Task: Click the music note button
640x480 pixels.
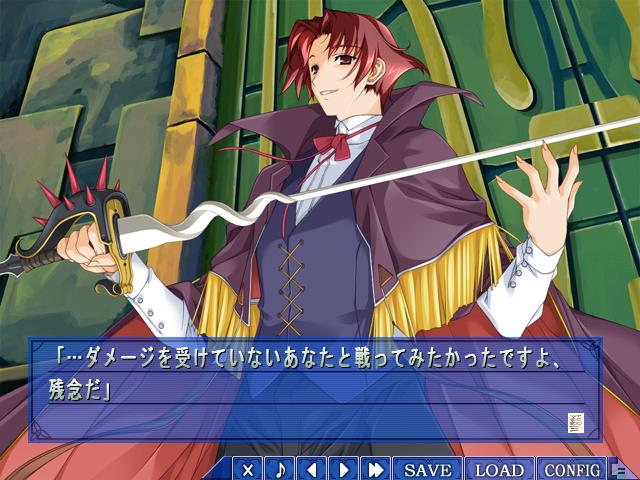Action: pos(280,469)
